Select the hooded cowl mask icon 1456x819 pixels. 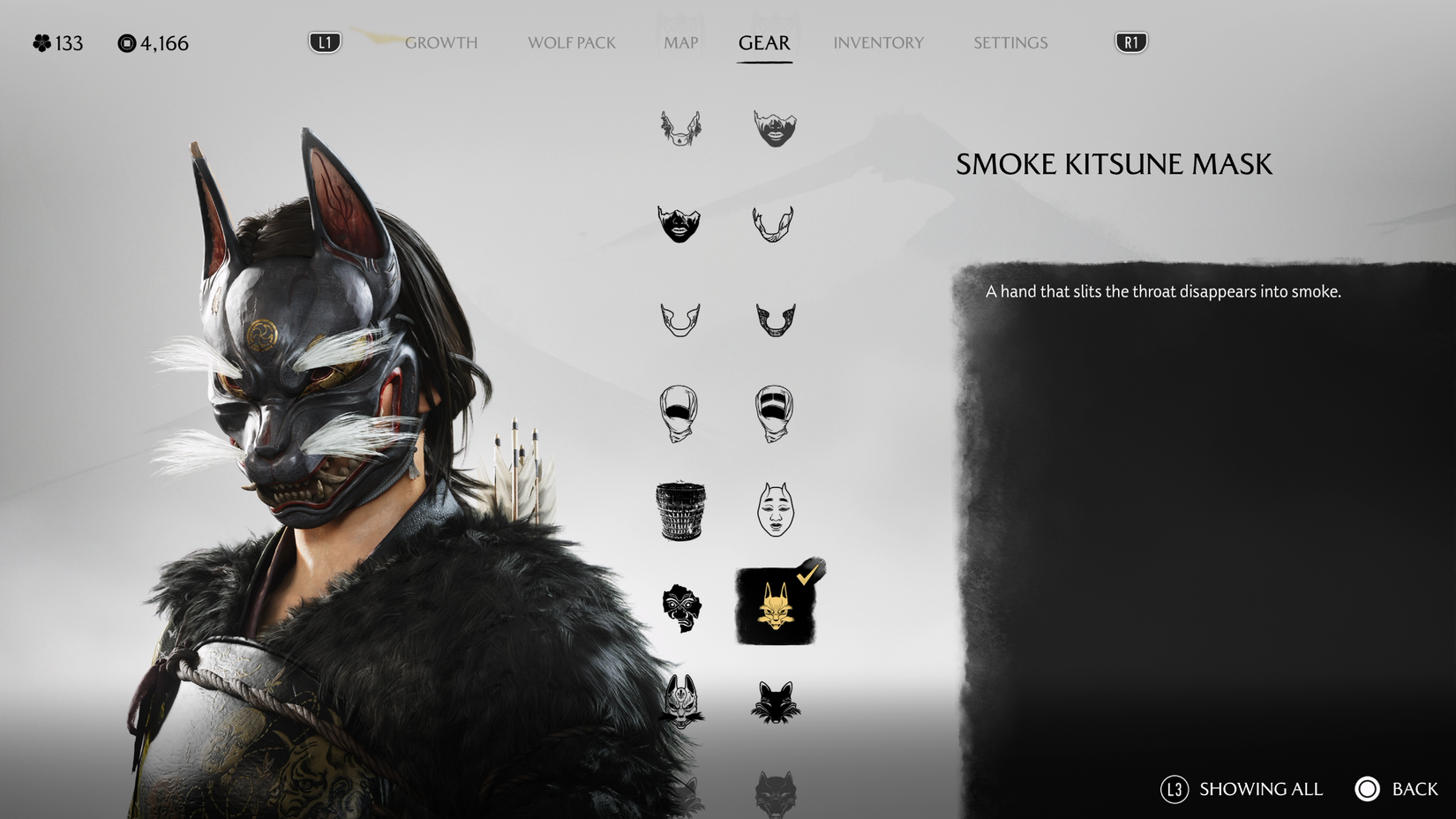(x=679, y=415)
